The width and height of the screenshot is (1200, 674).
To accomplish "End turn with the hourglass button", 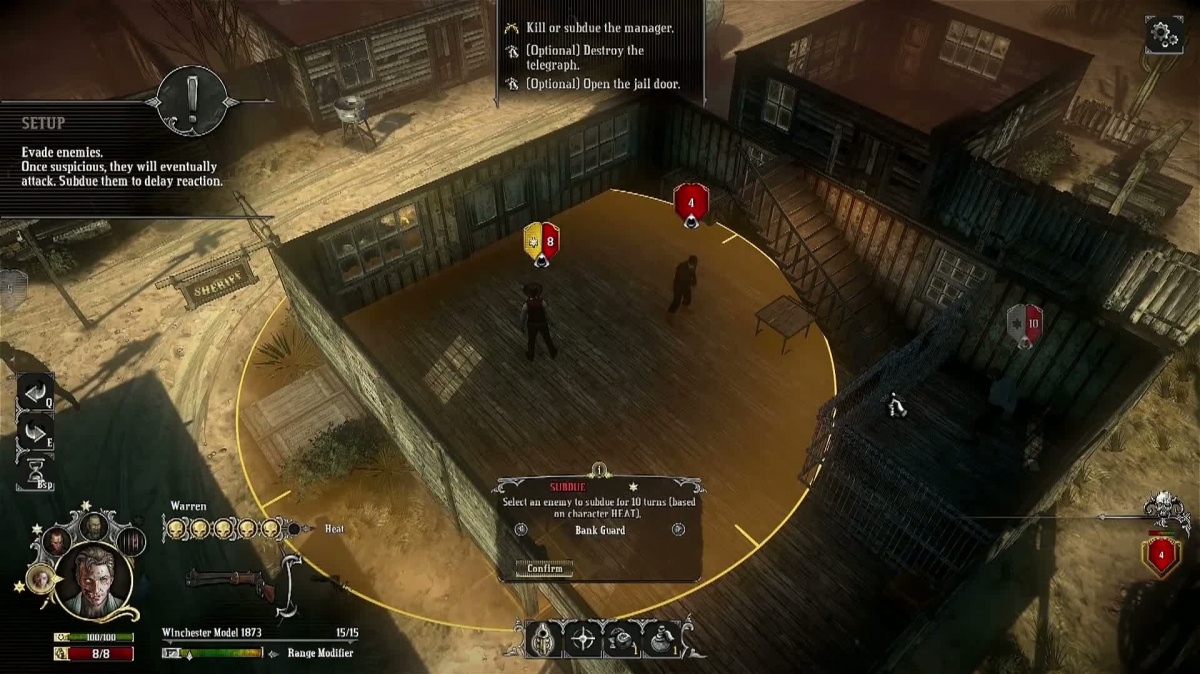I will tap(34, 470).
